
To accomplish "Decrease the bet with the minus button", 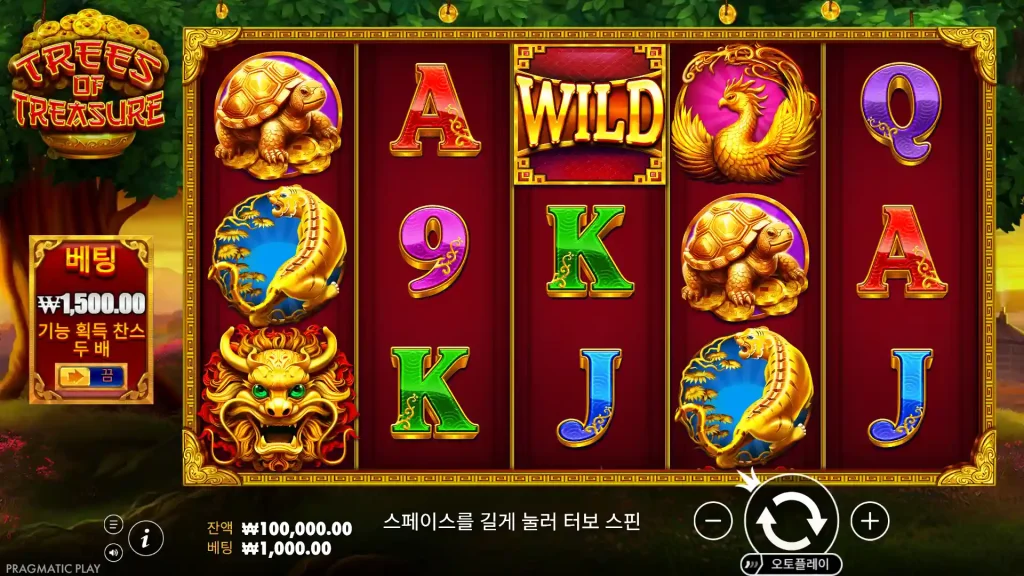I will click(x=713, y=520).
